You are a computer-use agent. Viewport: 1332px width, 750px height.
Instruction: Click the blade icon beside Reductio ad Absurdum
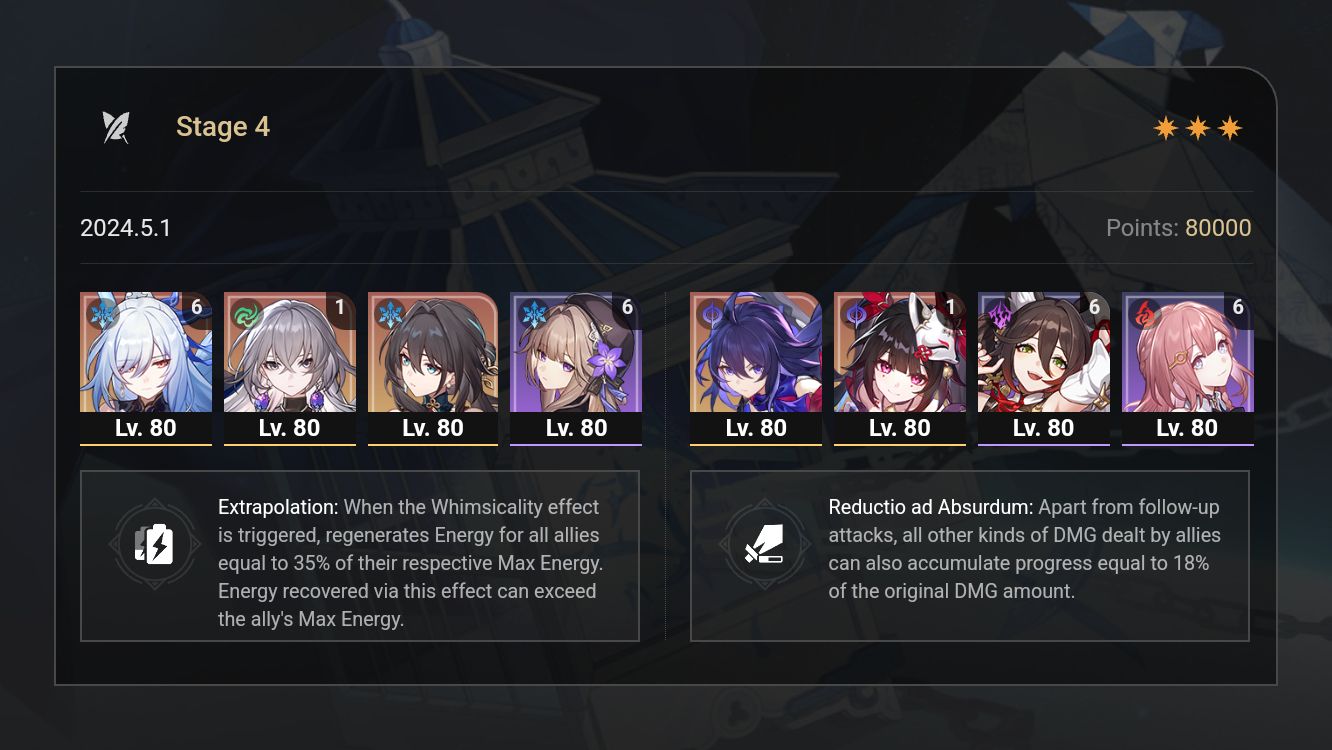(x=765, y=544)
